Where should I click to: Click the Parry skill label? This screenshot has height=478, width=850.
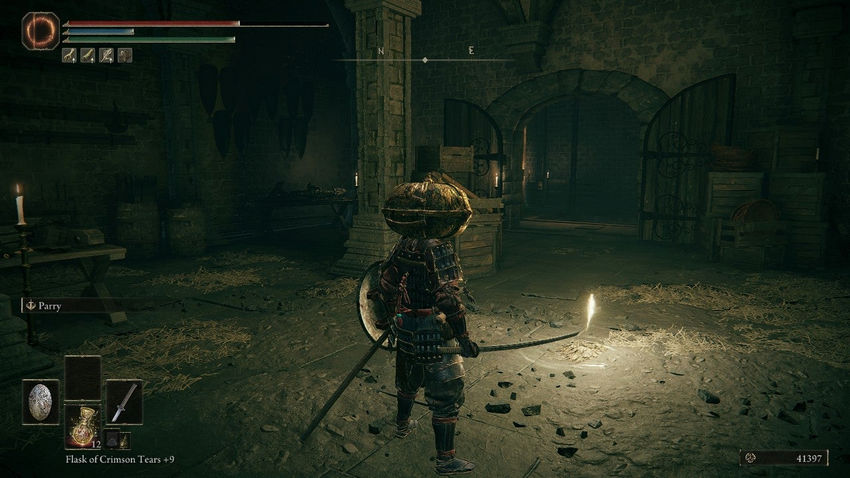point(43,306)
